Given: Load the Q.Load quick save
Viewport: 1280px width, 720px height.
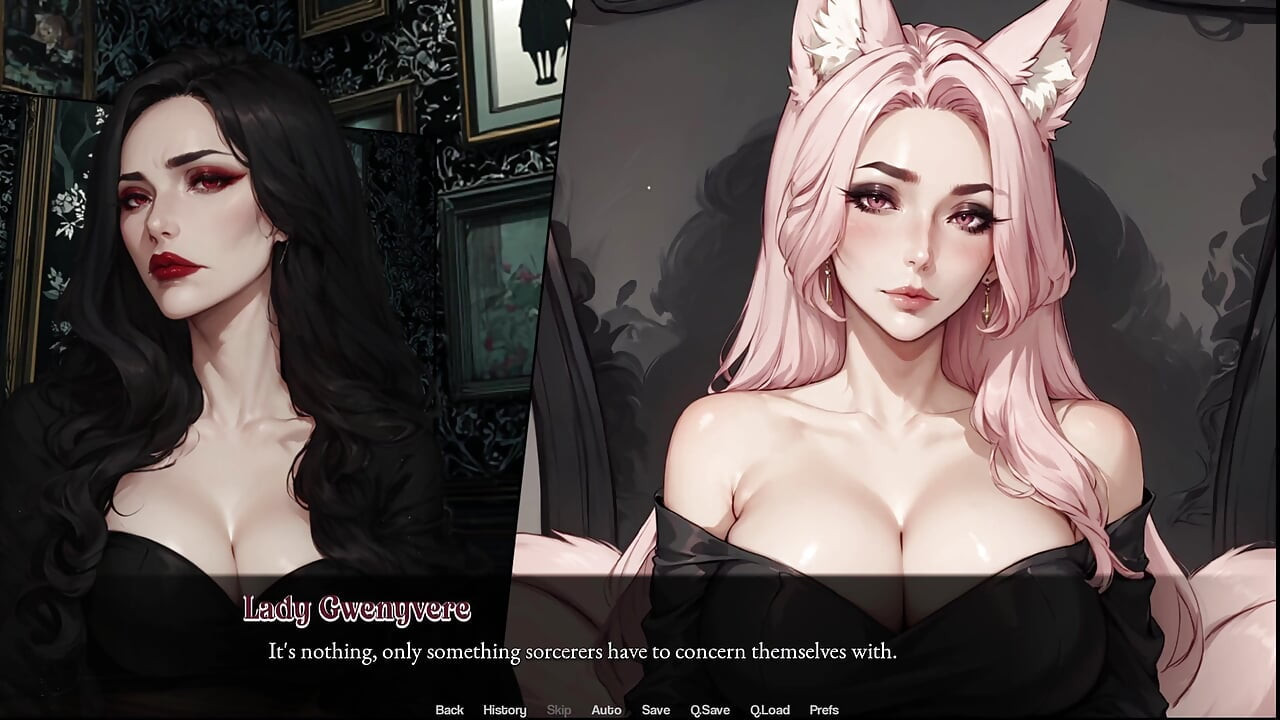Looking at the screenshot, I should click(x=770, y=709).
